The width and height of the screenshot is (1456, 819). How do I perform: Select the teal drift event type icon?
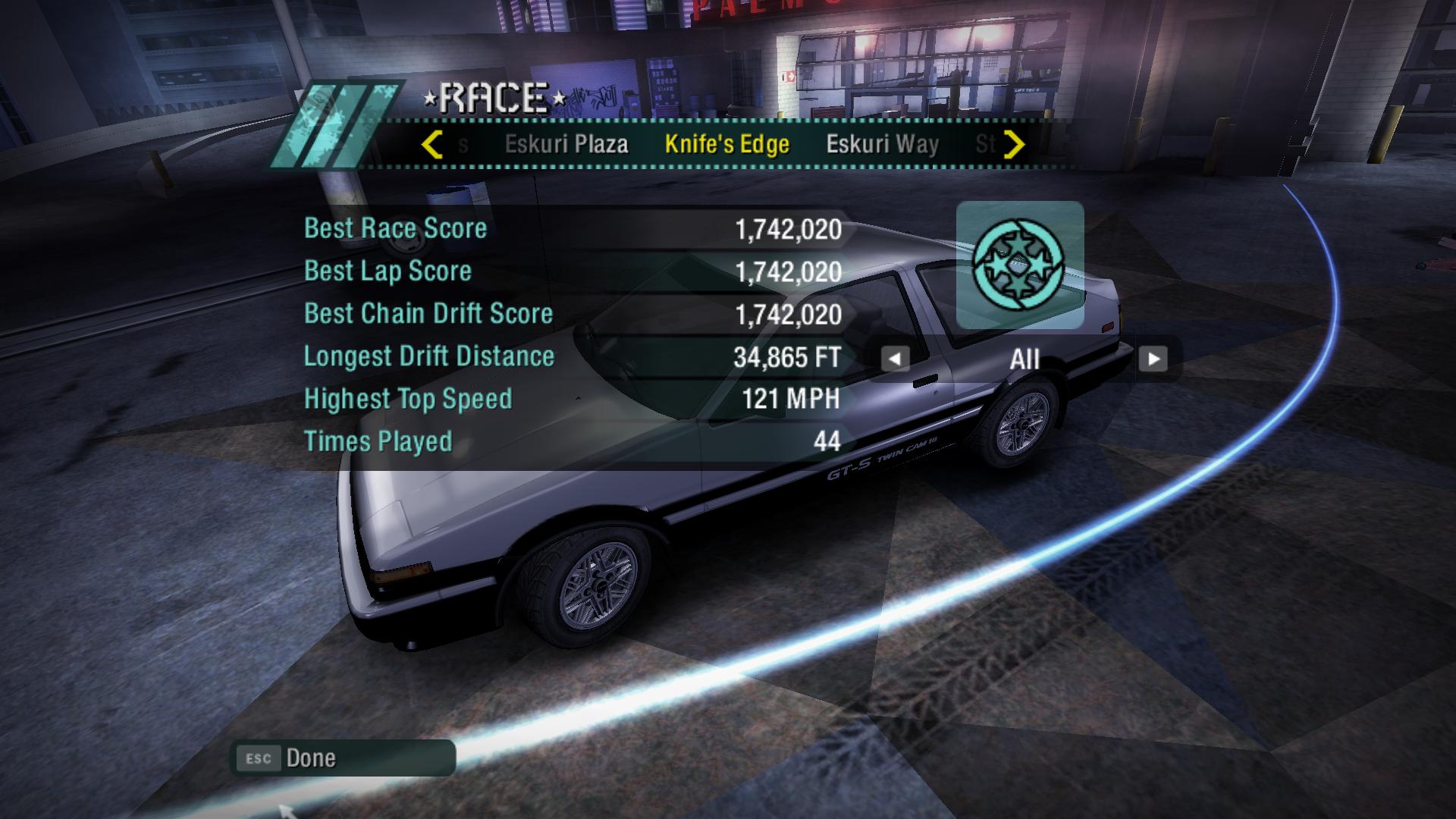pos(1019,265)
